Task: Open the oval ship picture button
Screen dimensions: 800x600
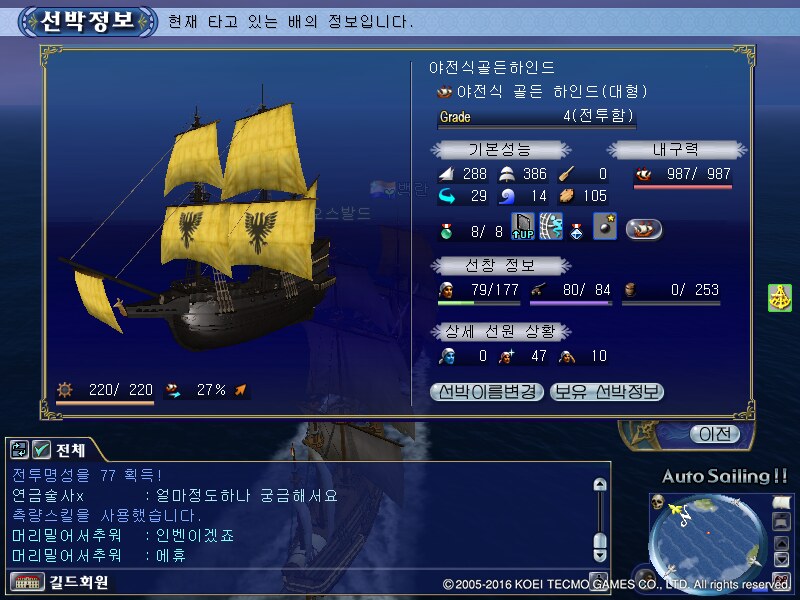Action: pos(644,229)
